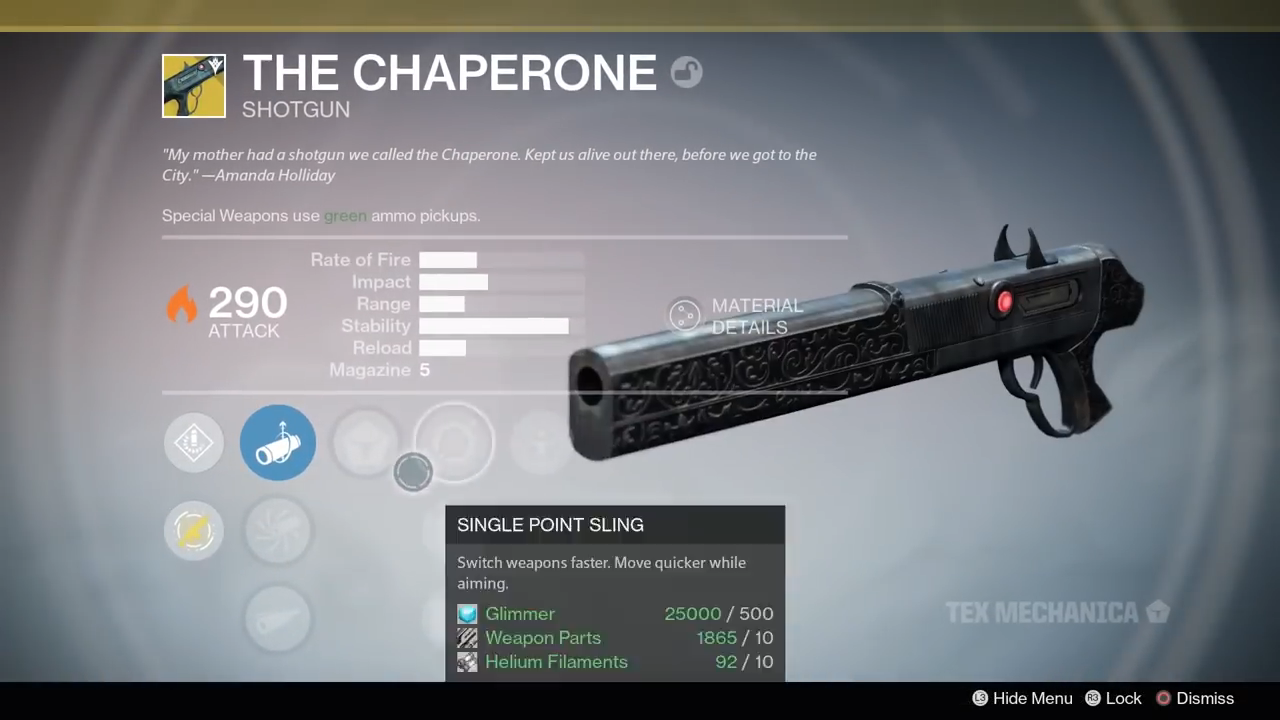
Task: Toggle the padlock beside The Chaperone name
Action: point(686,72)
